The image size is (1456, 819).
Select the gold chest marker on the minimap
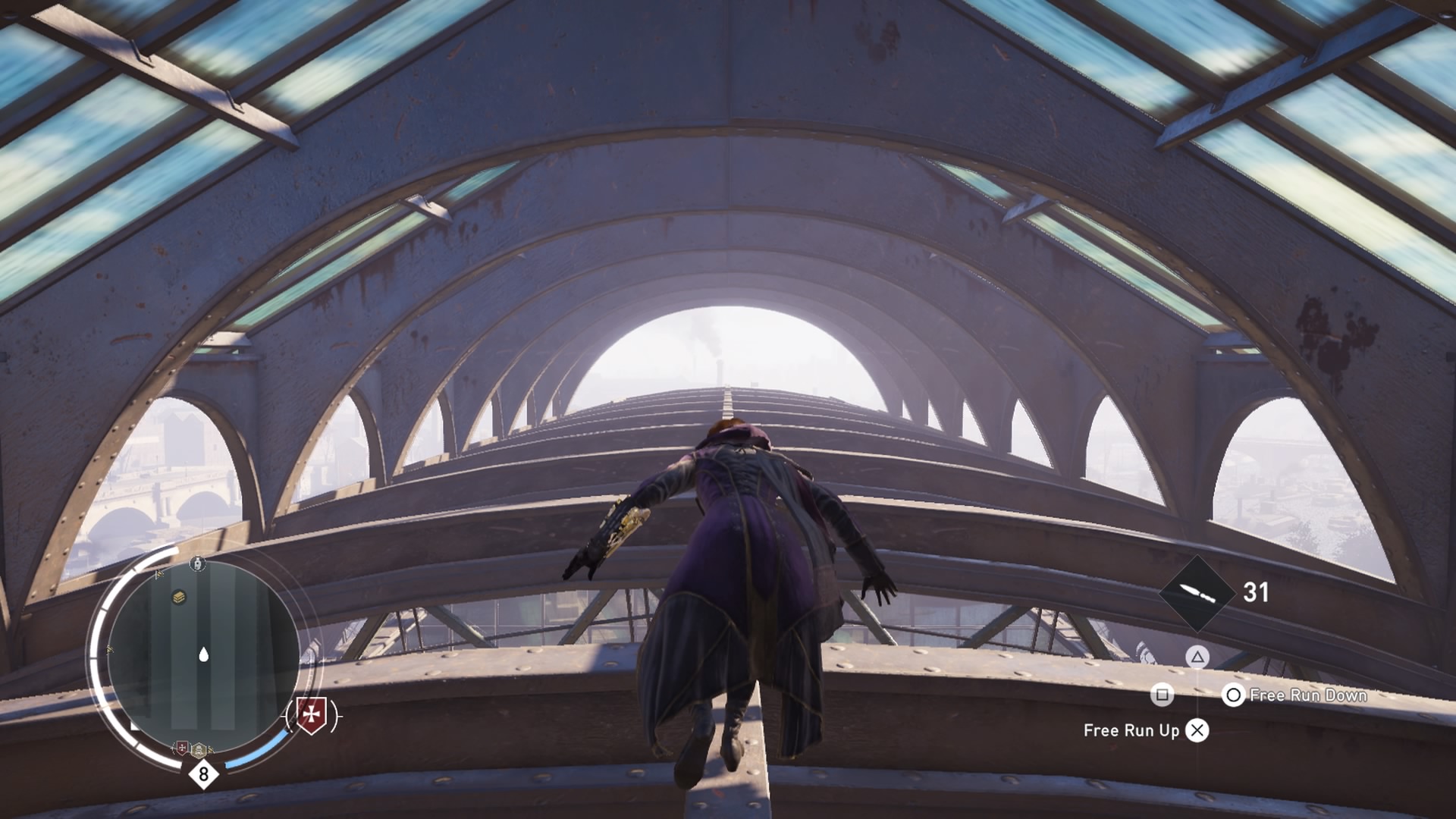click(x=179, y=597)
